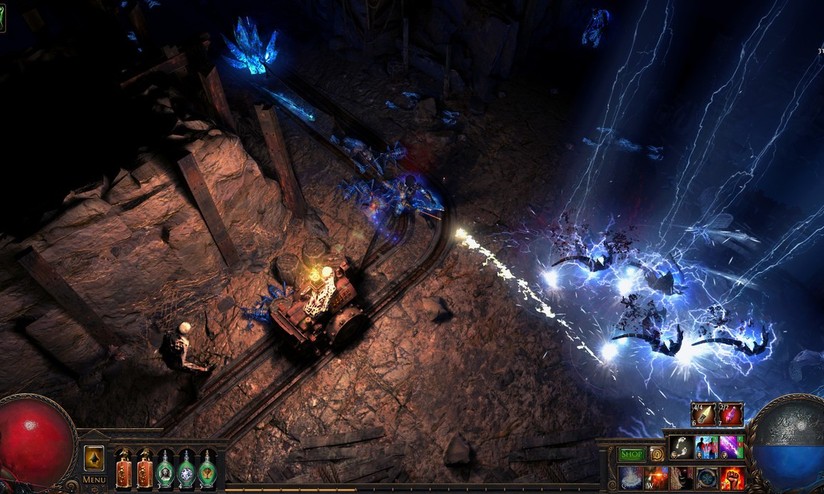Activate the blue circular sigil skill
The height and width of the screenshot is (494, 824).
point(707,477)
